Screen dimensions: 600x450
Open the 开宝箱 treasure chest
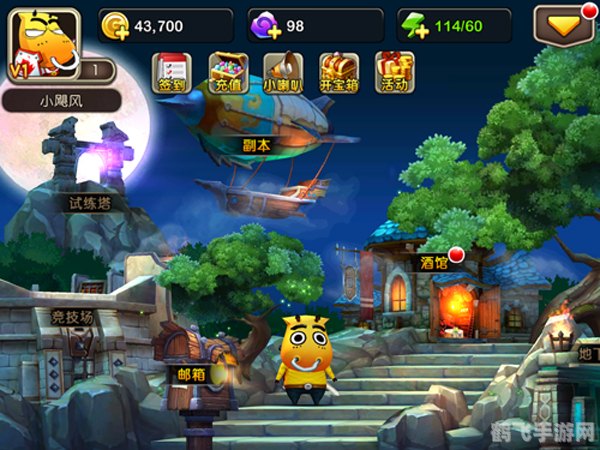click(x=338, y=73)
